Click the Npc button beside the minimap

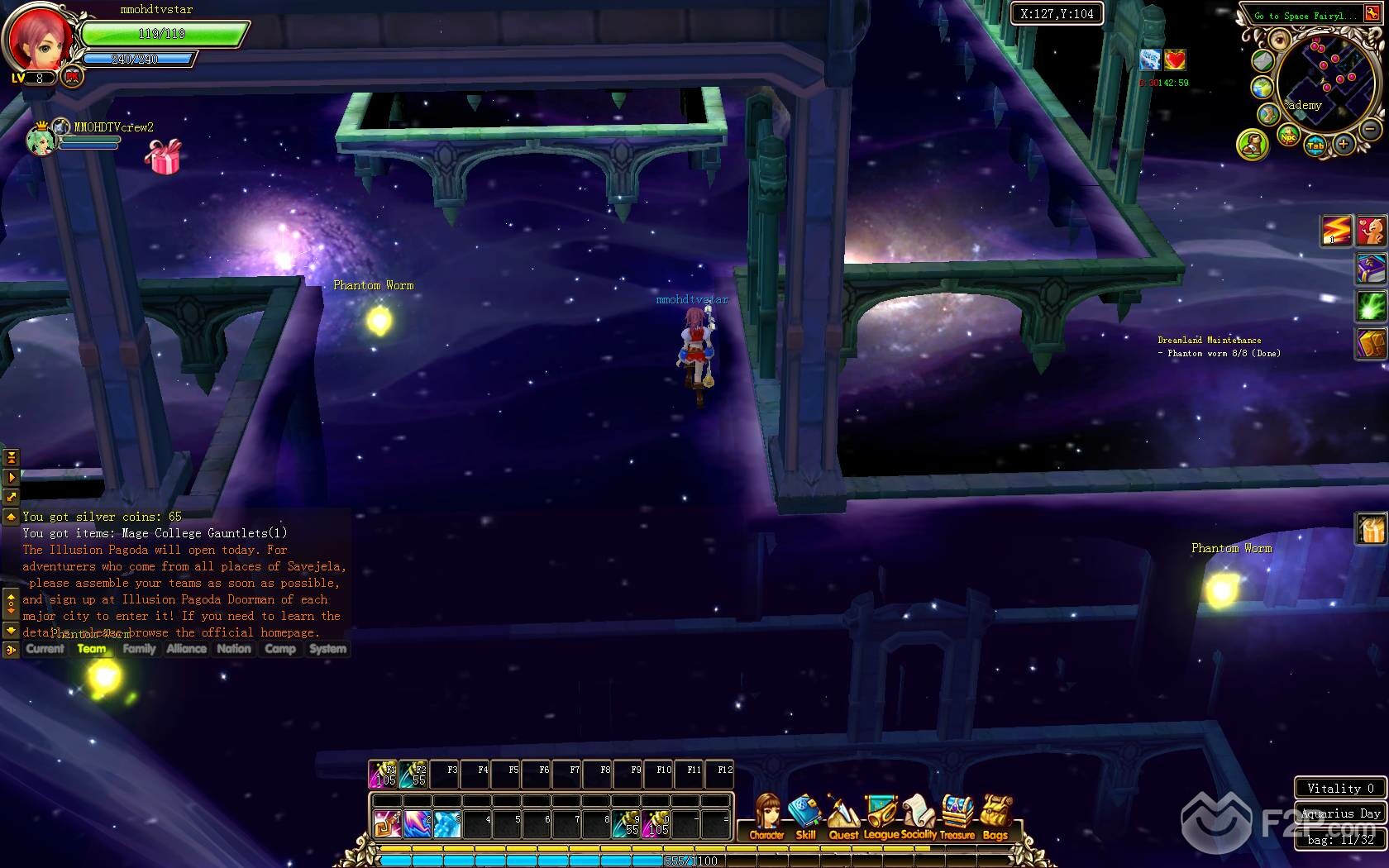click(x=1288, y=136)
